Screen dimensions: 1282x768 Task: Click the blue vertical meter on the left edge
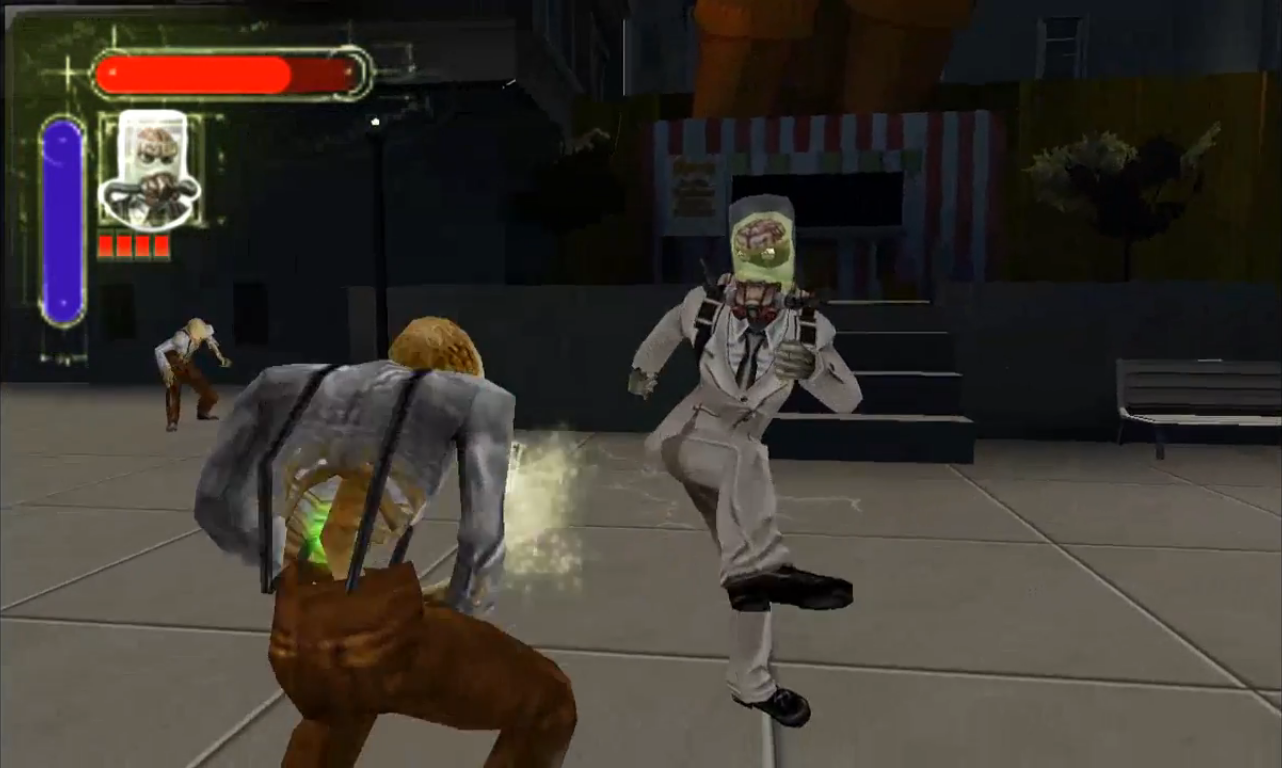click(x=62, y=220)
